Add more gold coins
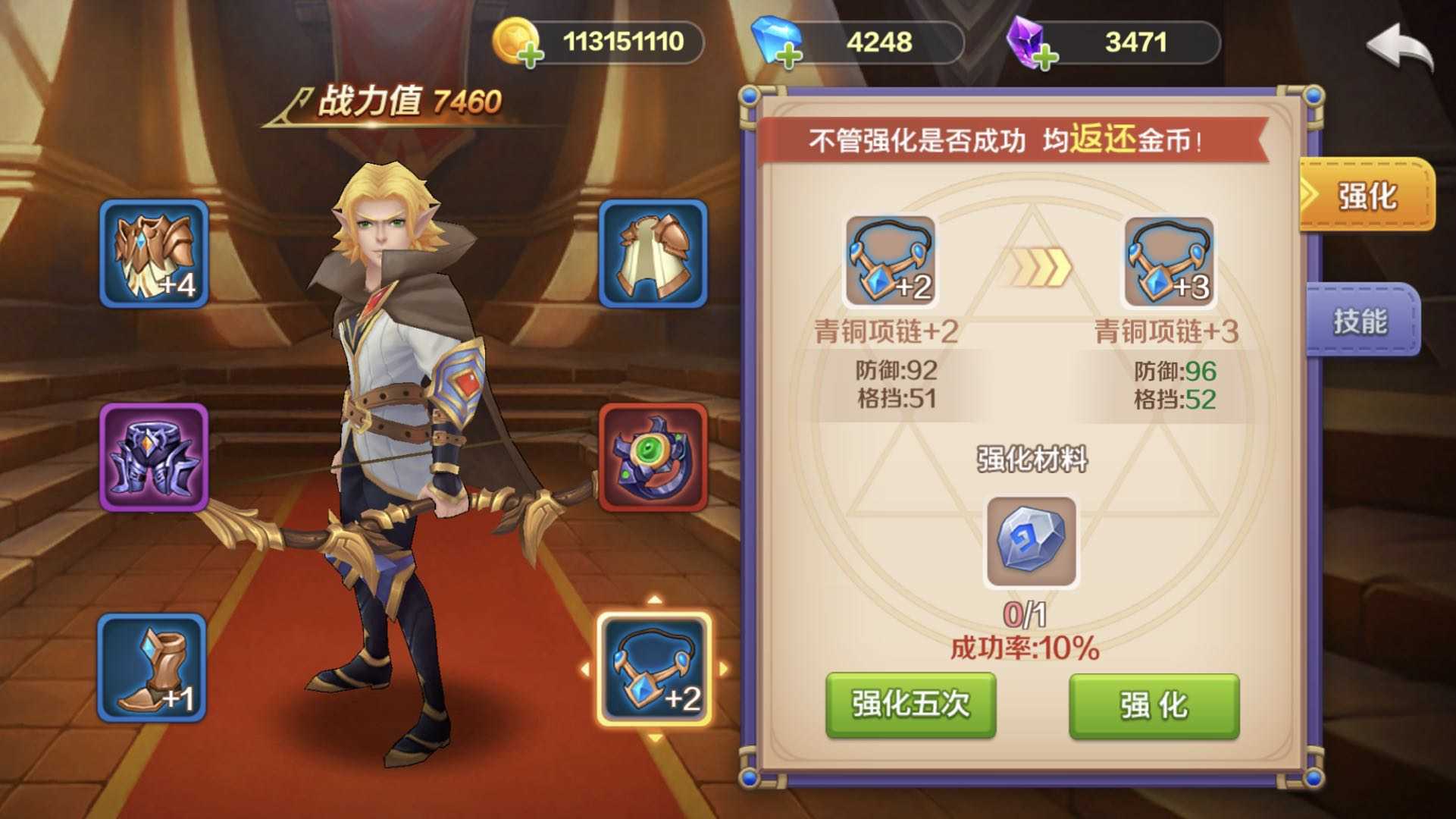The height and width of the screenshot is (819, 1456). click(x=531, y=55)
